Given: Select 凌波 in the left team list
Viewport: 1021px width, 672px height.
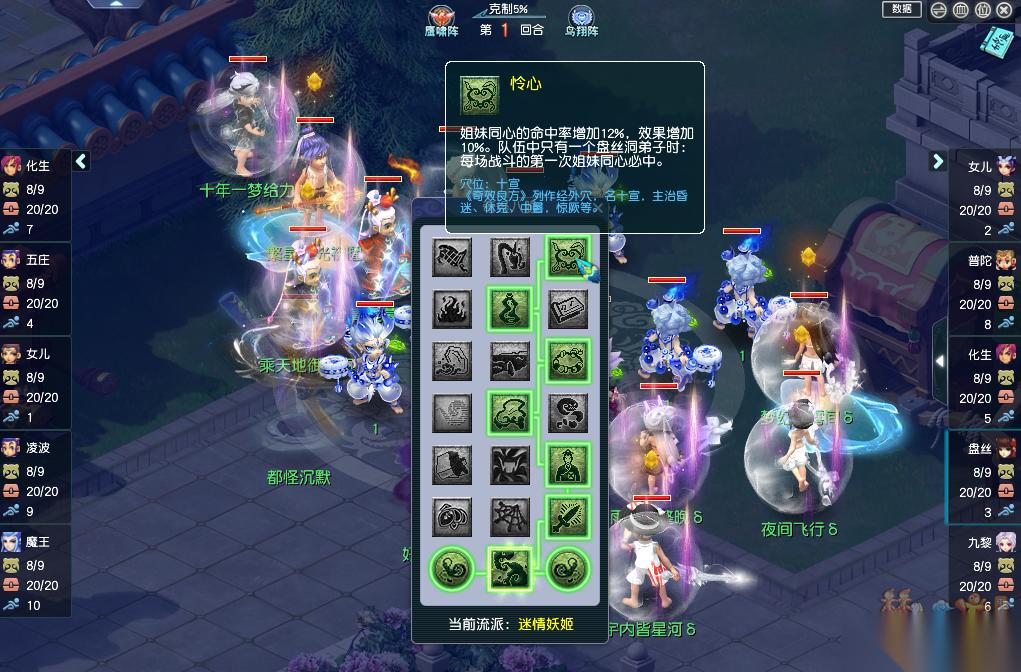Looking at the screenshot, I should click(x=36, y=448).
